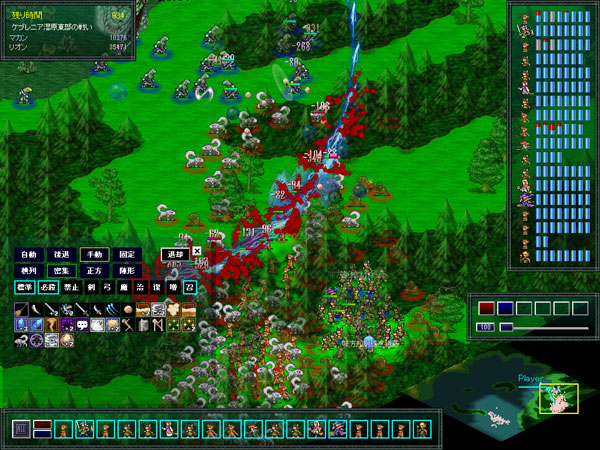The image size is (600, 450).
Task: Pick the 正方 (square) formation
Action: (x=95, y=270)
